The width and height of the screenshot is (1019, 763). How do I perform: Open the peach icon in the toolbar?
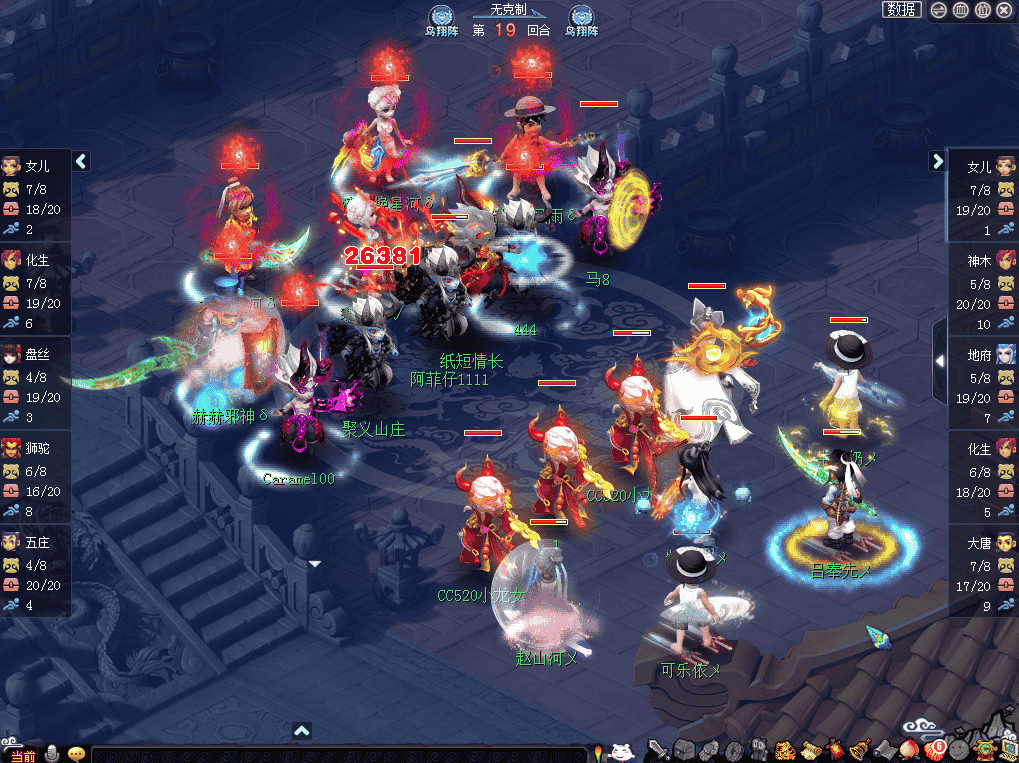coord(909,750)
